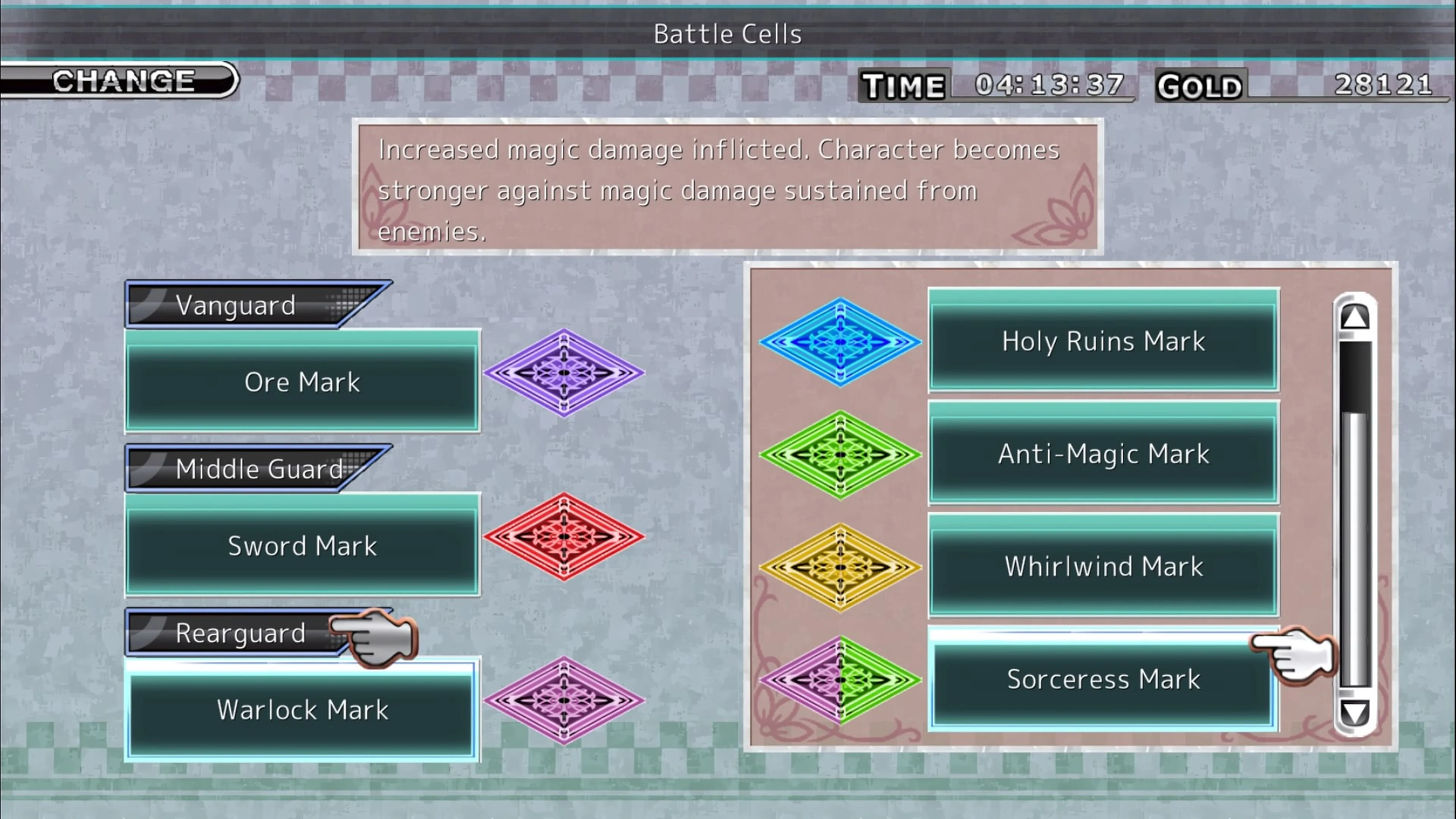
Task: Select the Sorceress Mark entry
Action: pos(1102,680)
